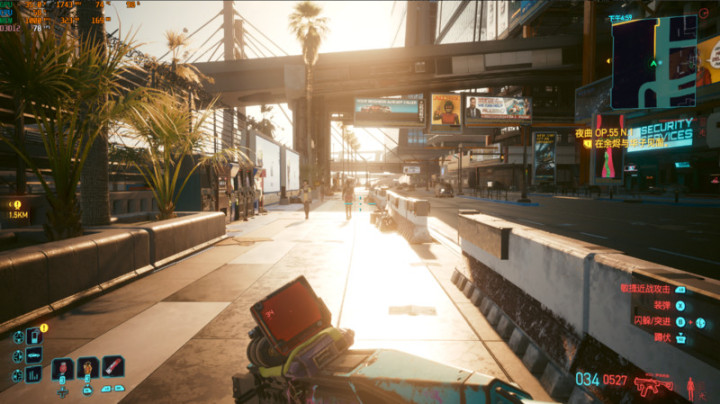Use the orange health inhaler slot

coord(88,368)
